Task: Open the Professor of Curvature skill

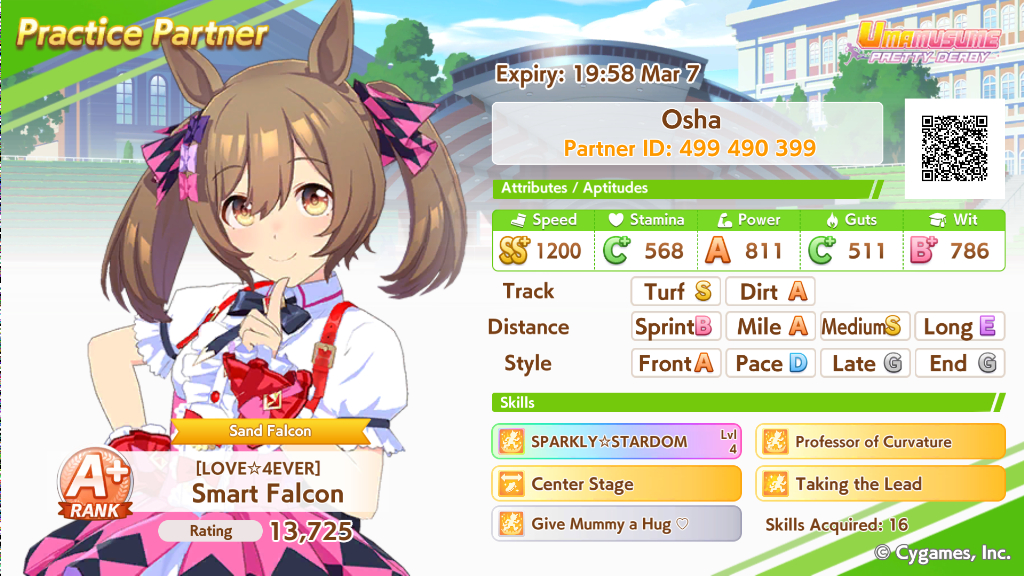Action: pyautogui.click(x=880, y=441)
